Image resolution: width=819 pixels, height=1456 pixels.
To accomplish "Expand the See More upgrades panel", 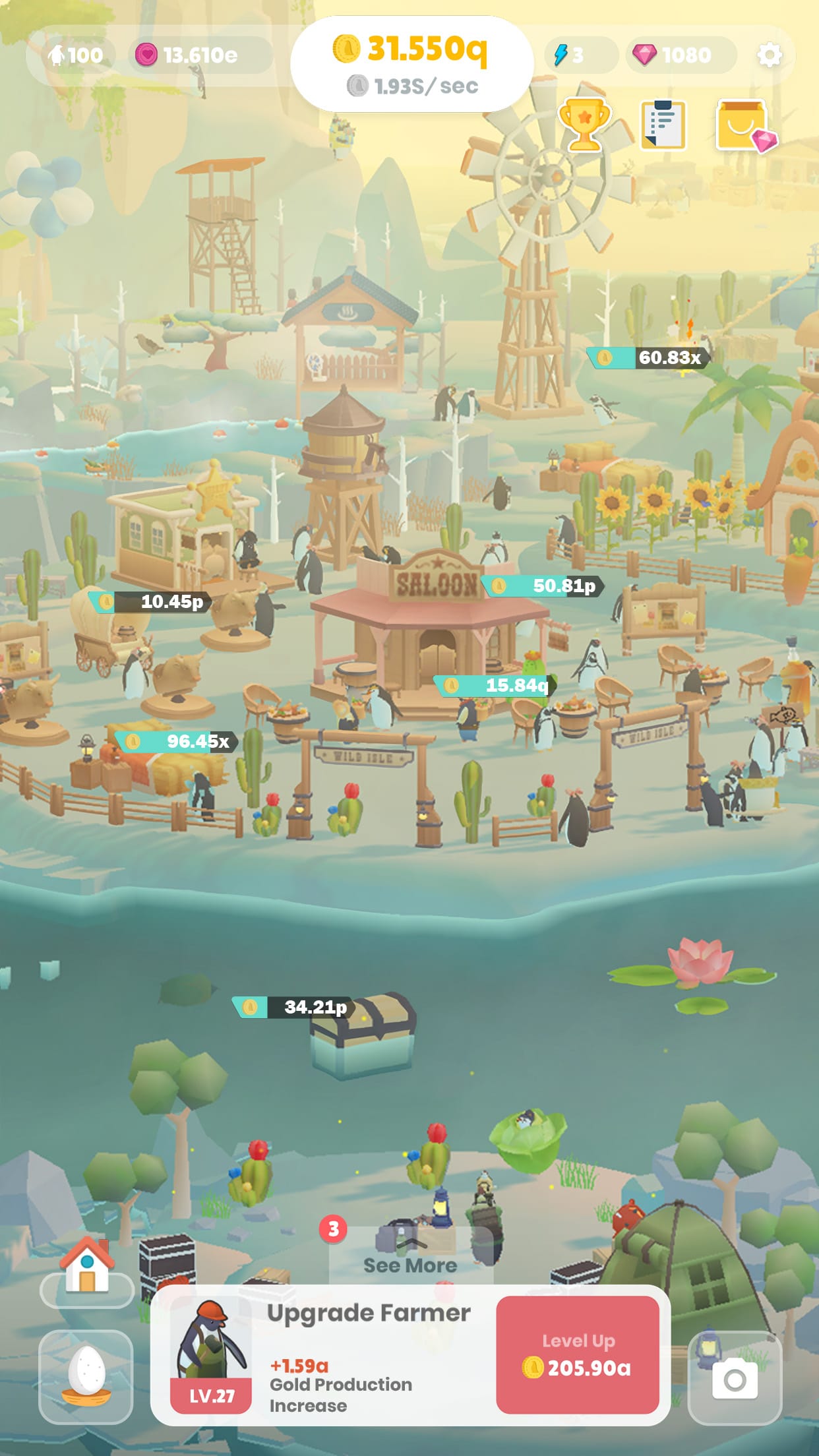I will (410, 1257).
